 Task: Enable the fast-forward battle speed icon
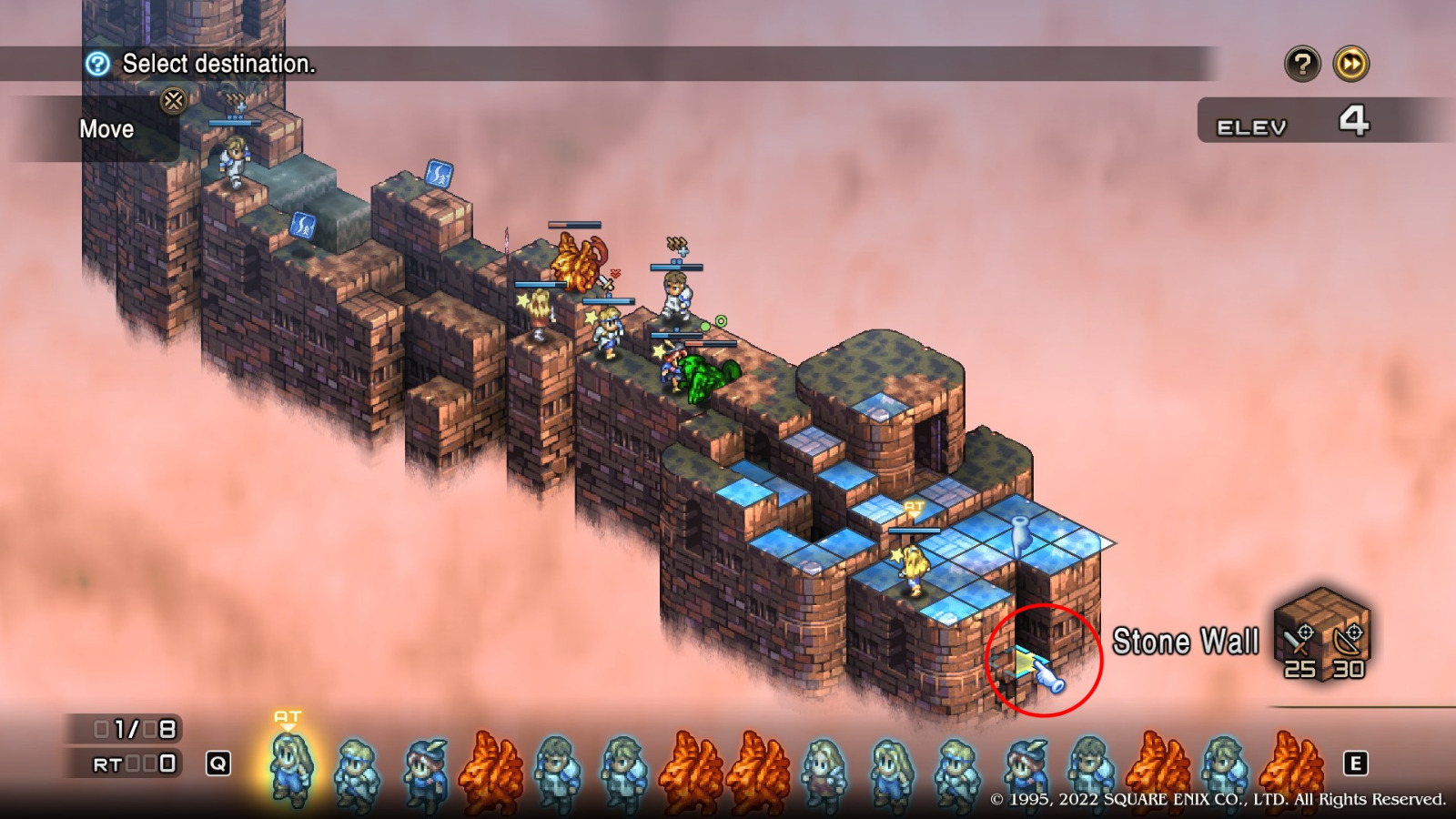click(1353, 65)
